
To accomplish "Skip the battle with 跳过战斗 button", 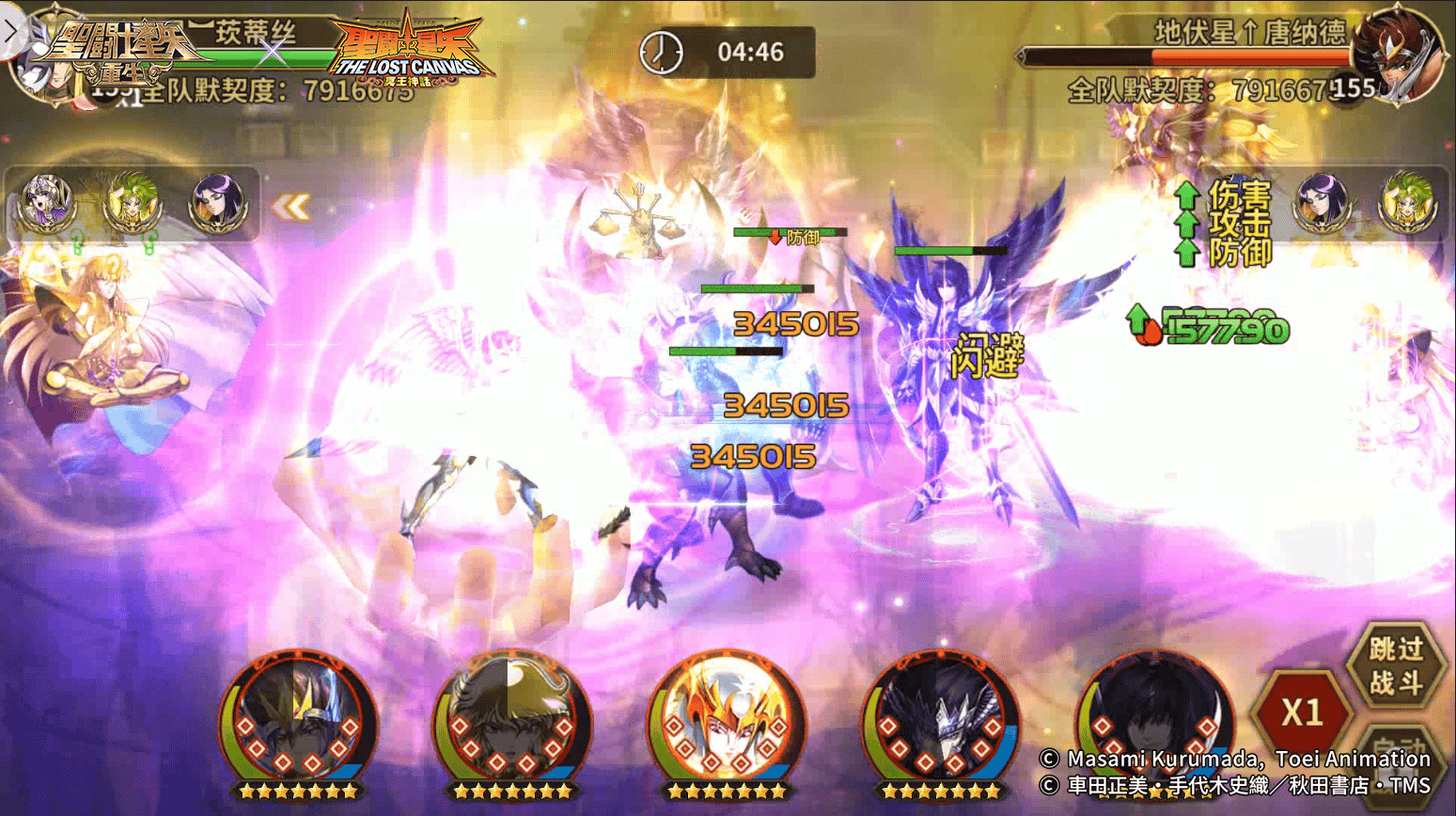I will click(1395, 665).
